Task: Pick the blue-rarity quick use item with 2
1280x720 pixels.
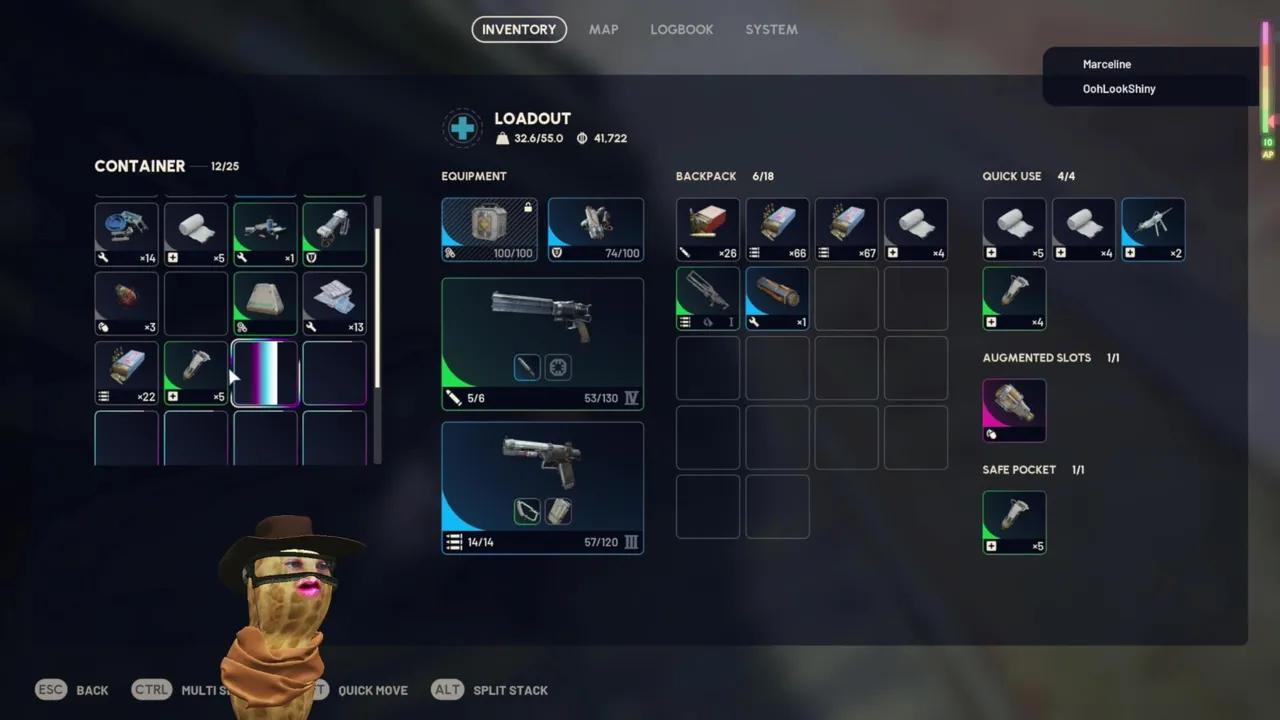Action: pyautogui.click(x=1153, y=229)
